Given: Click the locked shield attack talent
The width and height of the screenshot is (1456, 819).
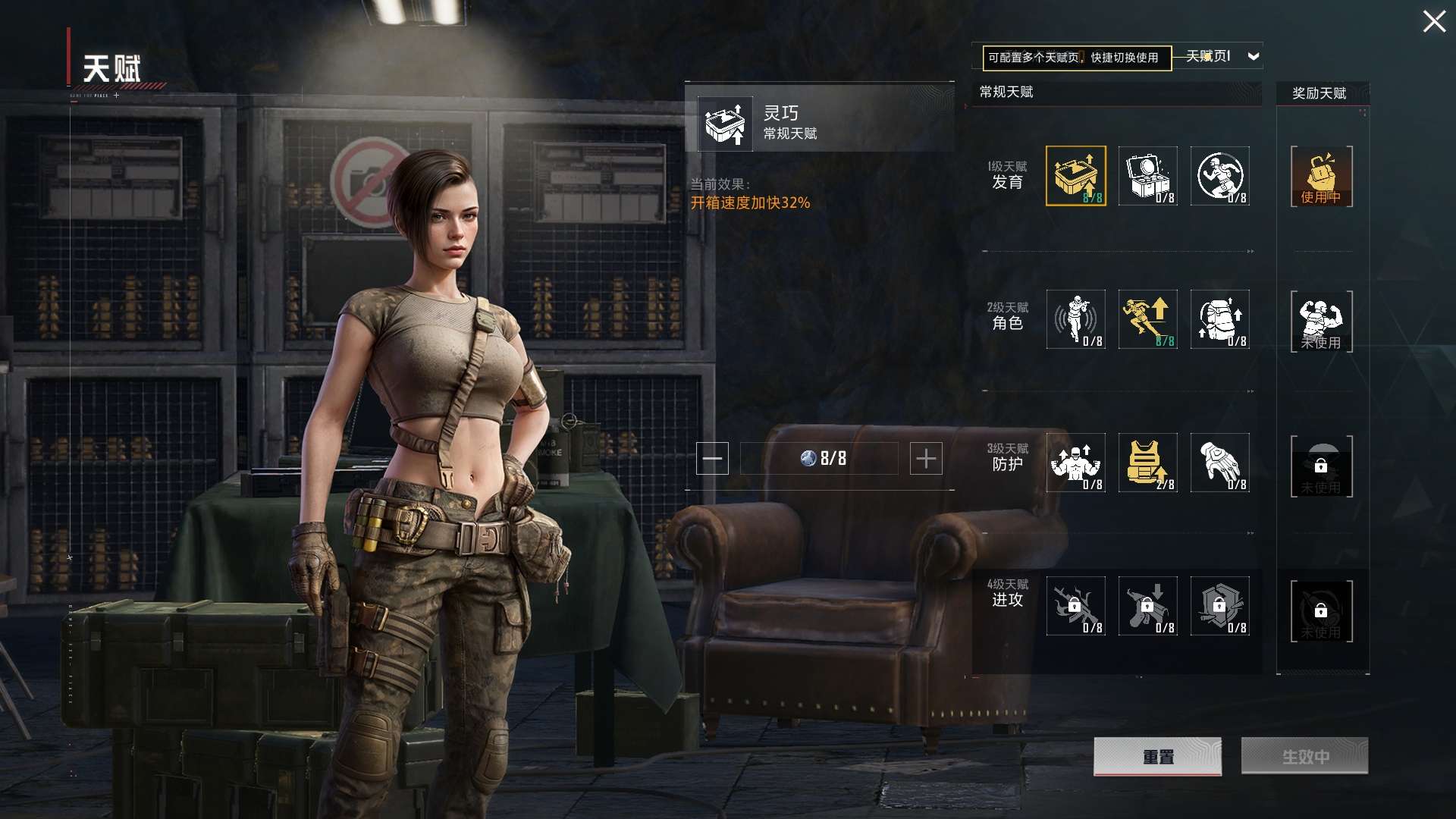Looking at the screenshot, I should coord(1219,606).
